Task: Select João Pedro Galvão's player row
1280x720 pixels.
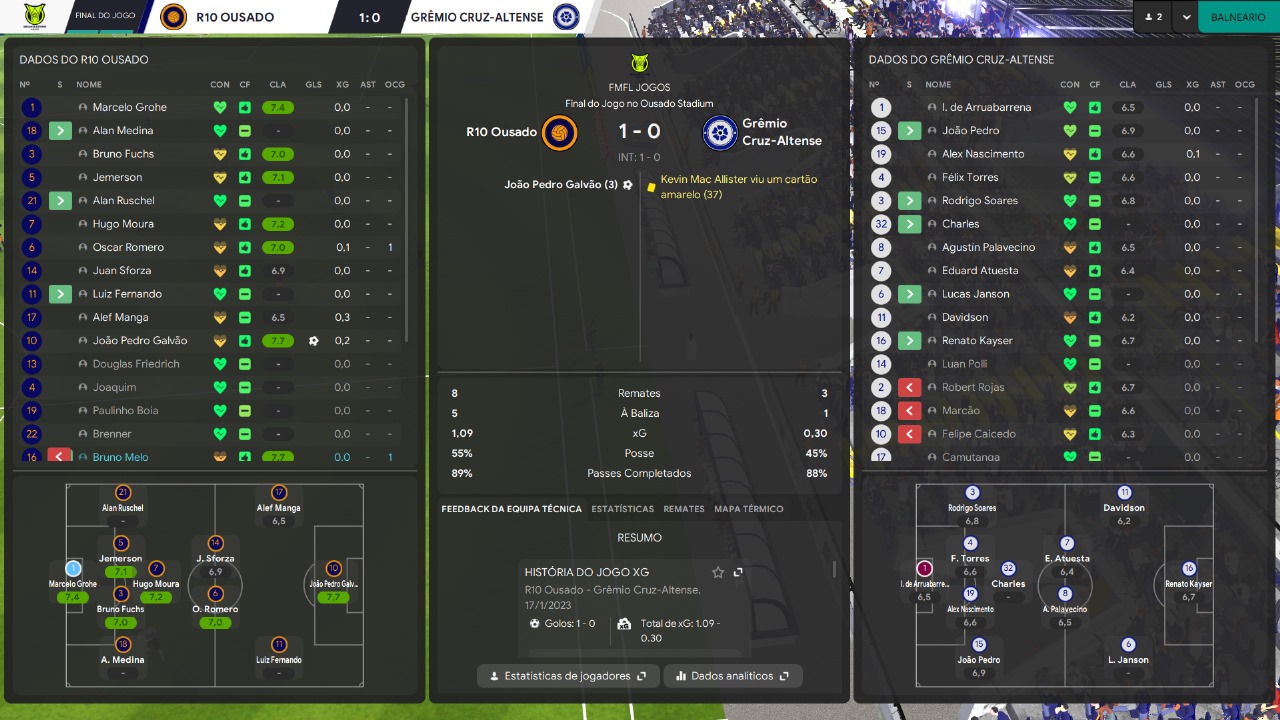Action: tap(140, 341)
